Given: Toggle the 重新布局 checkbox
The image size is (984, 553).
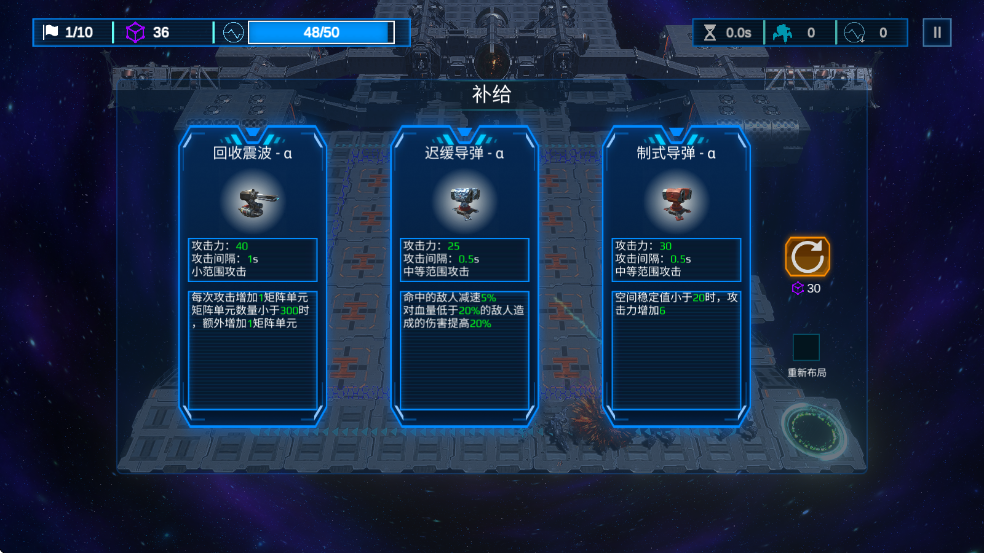Looking at the screenshot, I should coord(806,347).
